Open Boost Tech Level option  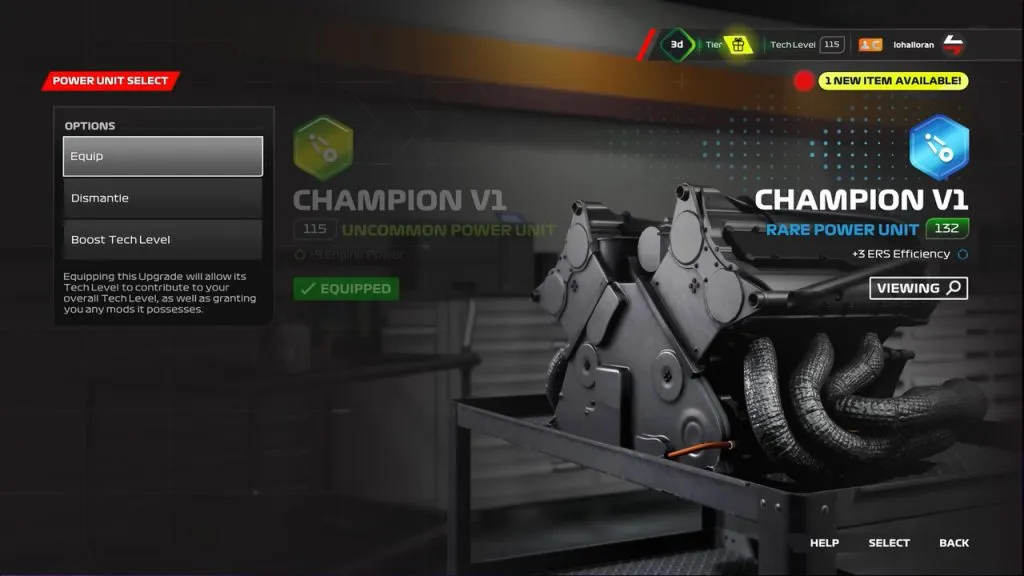click(x=163, y=240)
